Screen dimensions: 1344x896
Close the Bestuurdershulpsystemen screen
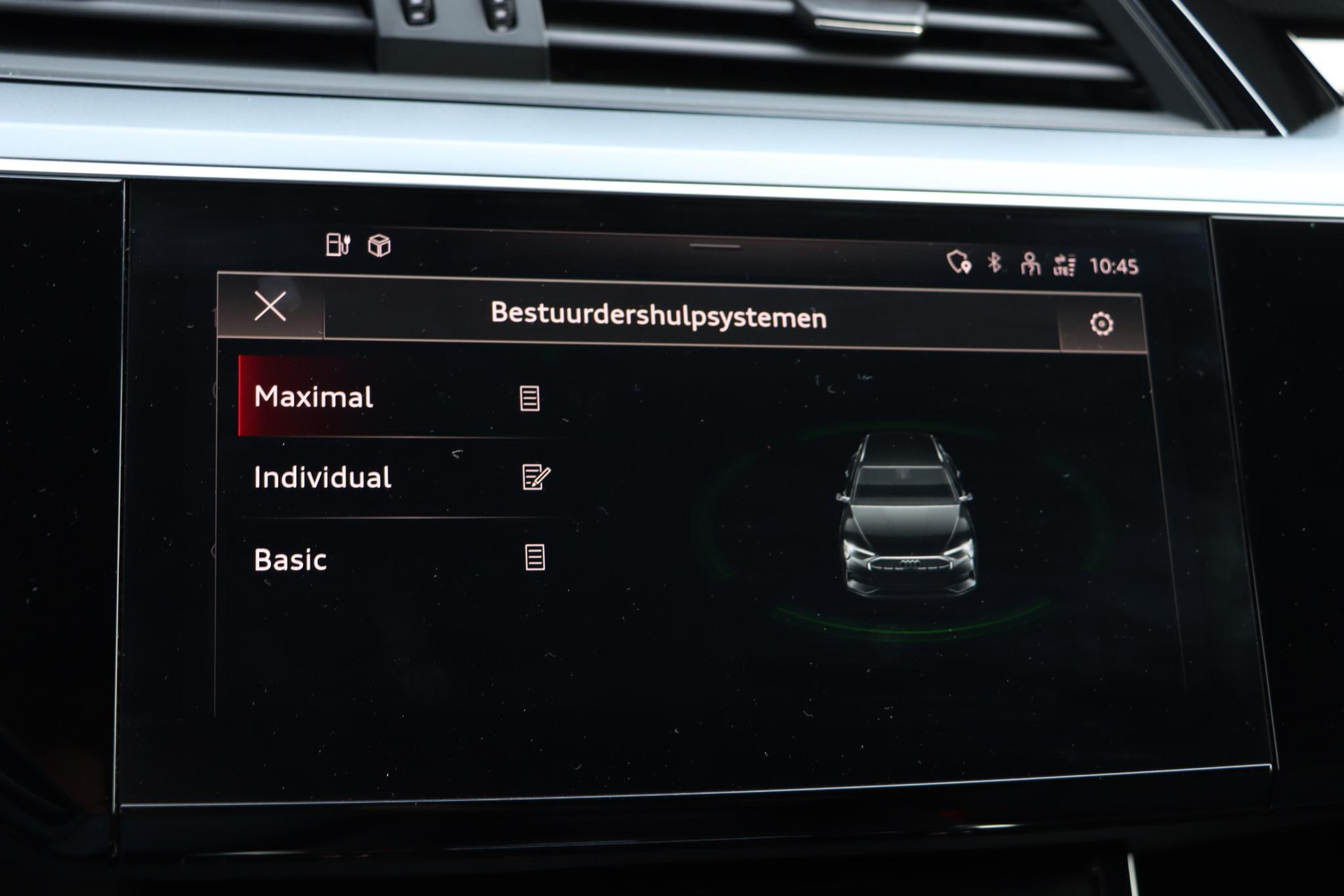pyautogui.click(x=270, y=307)
